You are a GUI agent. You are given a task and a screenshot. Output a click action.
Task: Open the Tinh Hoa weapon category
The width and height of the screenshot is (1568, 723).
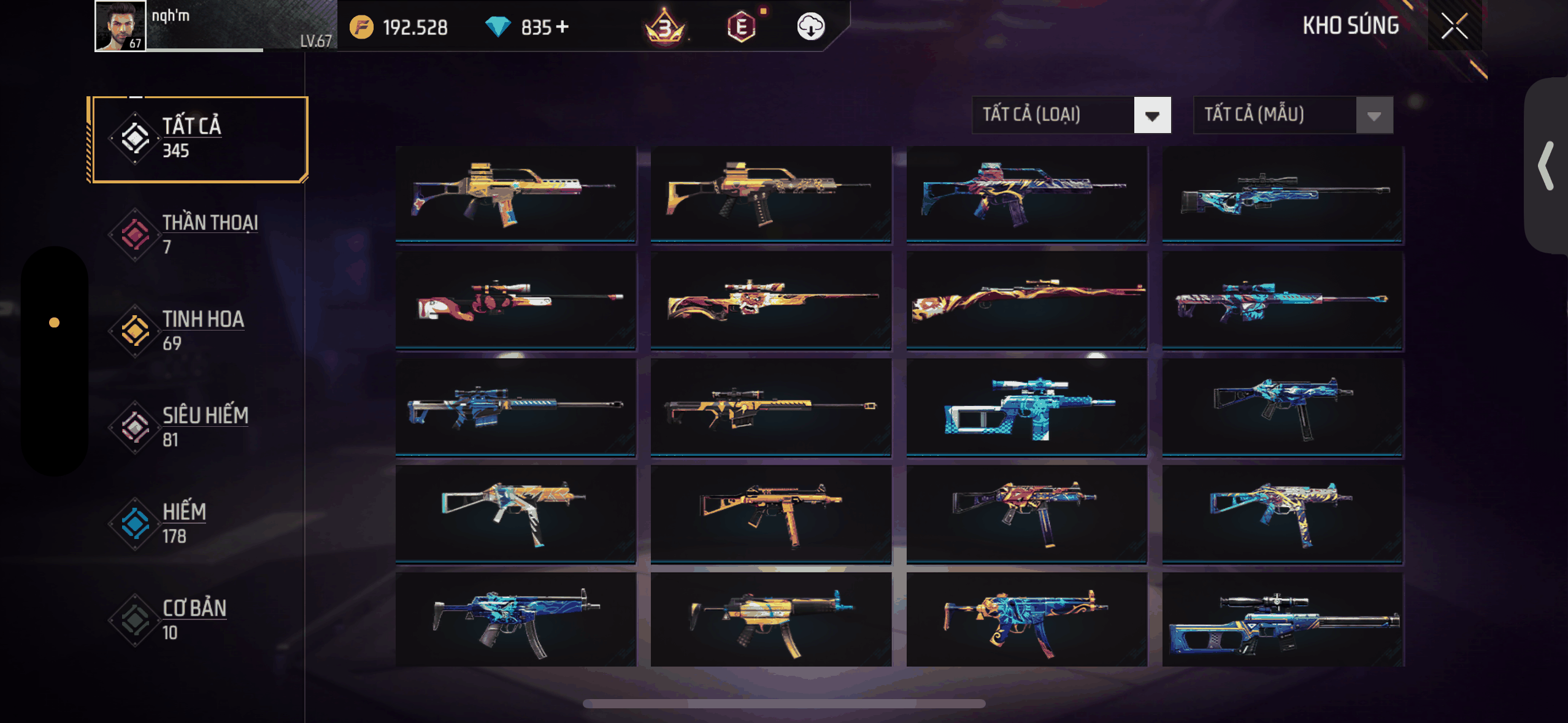point(199,331)
